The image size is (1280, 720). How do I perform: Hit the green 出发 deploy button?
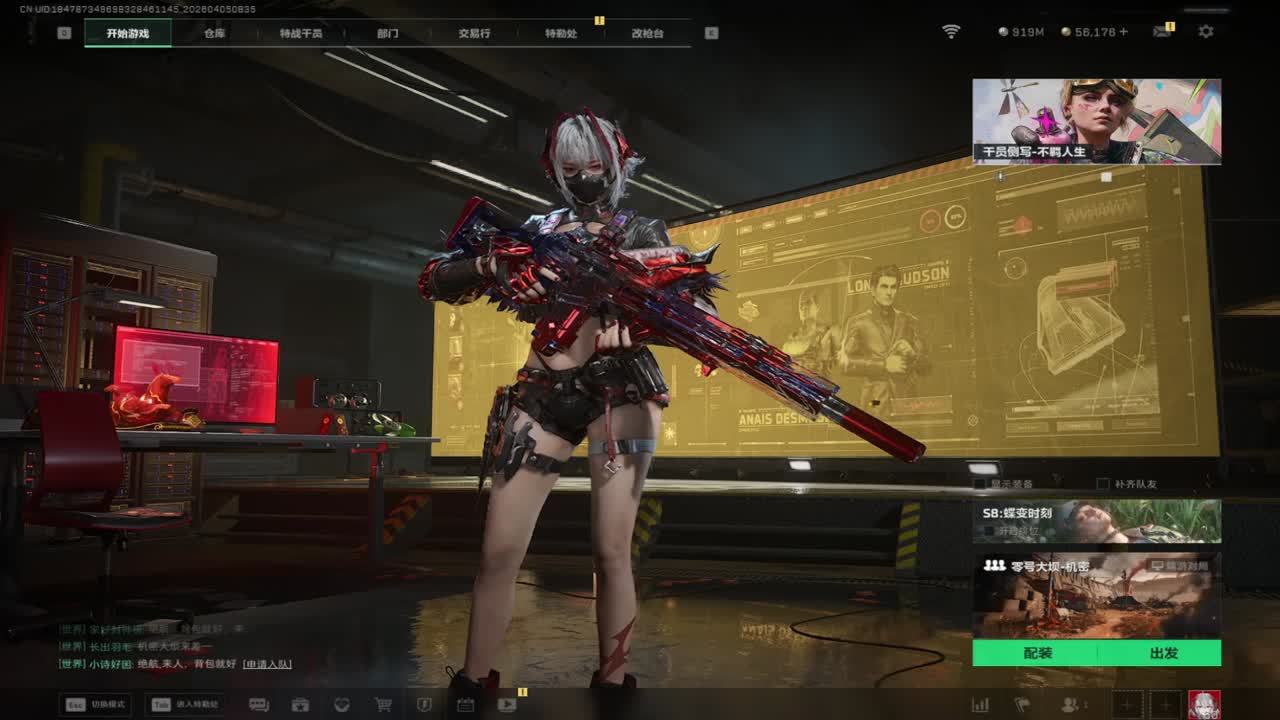click(1163, 653)
